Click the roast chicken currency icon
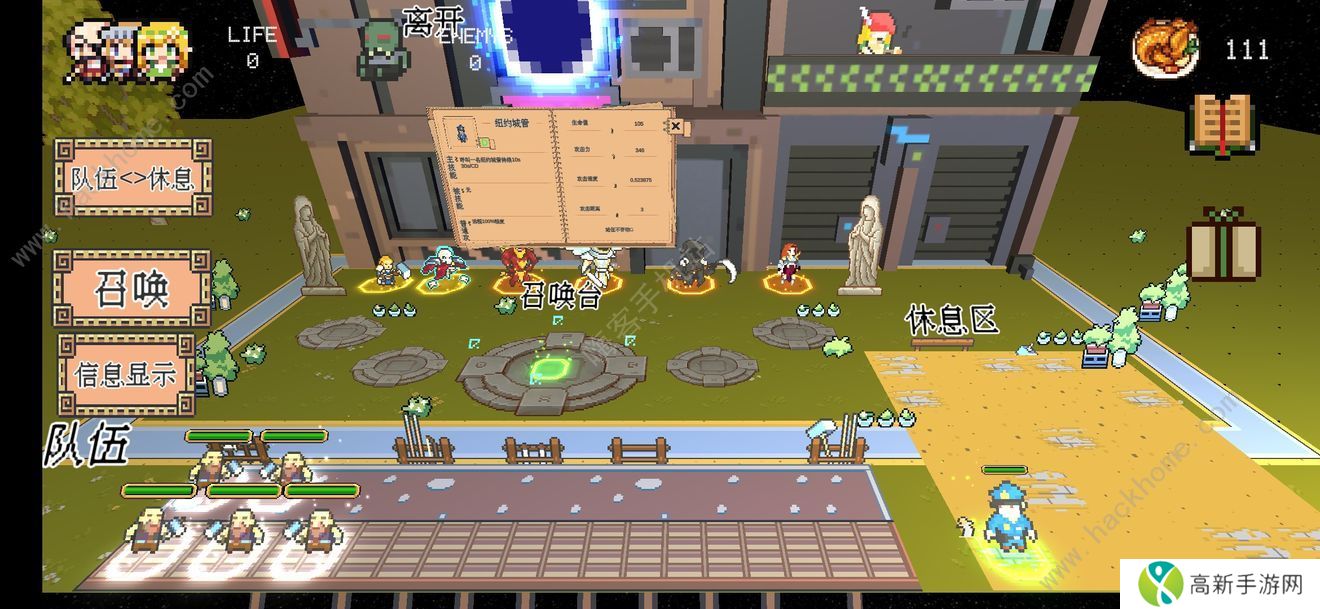 [x=1165, y=48]
